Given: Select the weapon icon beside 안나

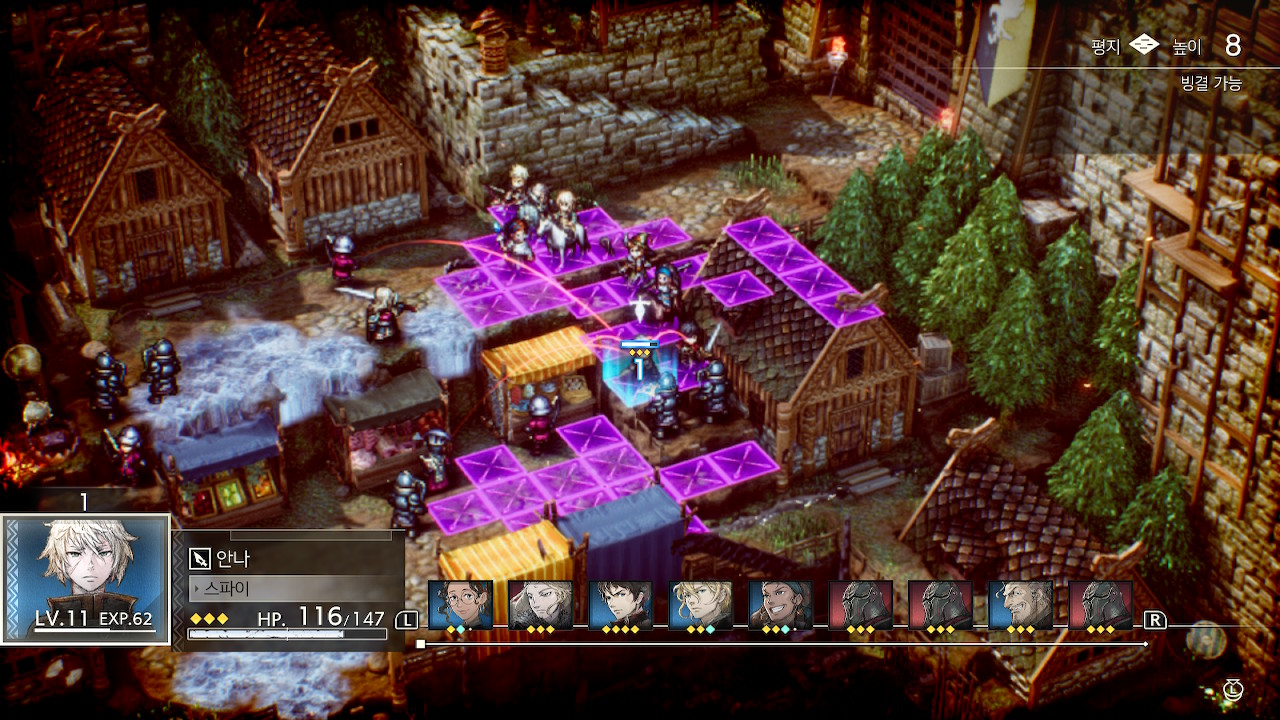Looking at the screenshot, I should tap(198, 559).
